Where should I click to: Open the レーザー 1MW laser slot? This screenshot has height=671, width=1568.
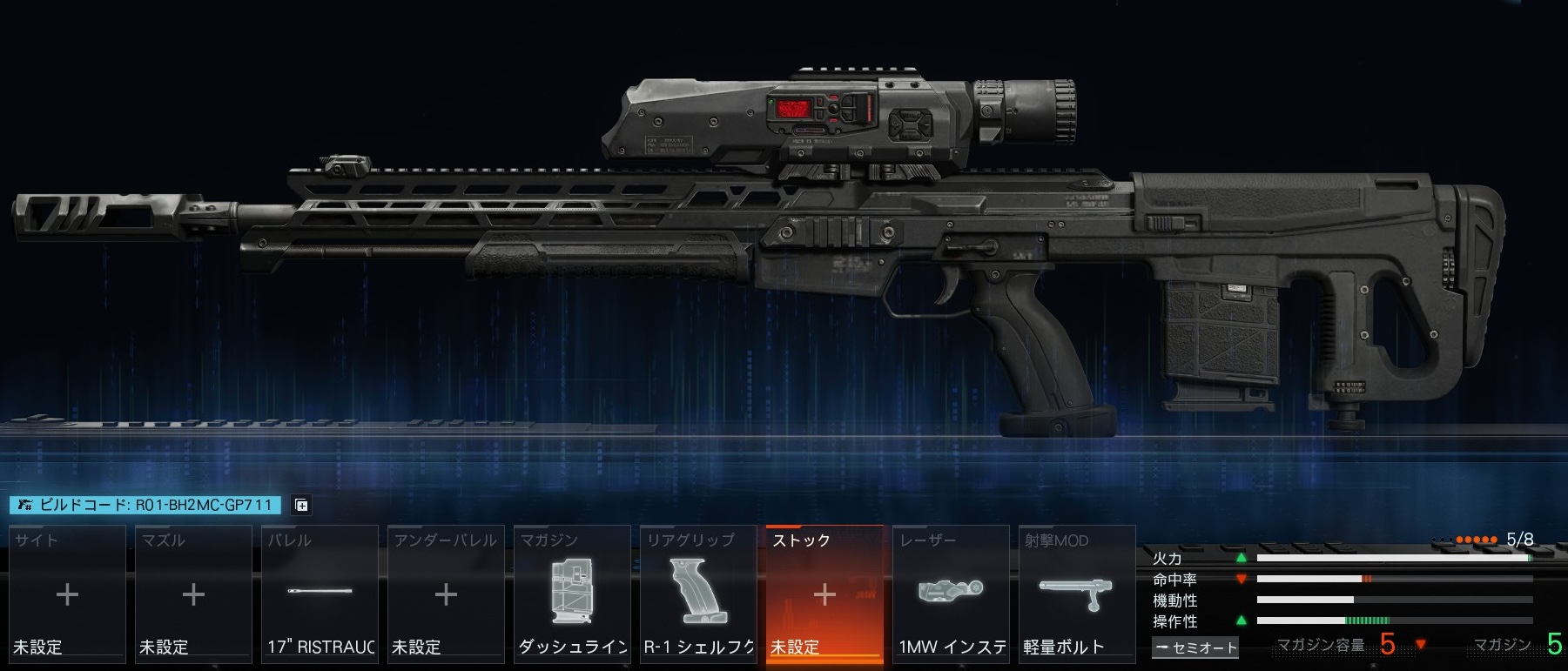pyautogui.click(x=951, y=594)
